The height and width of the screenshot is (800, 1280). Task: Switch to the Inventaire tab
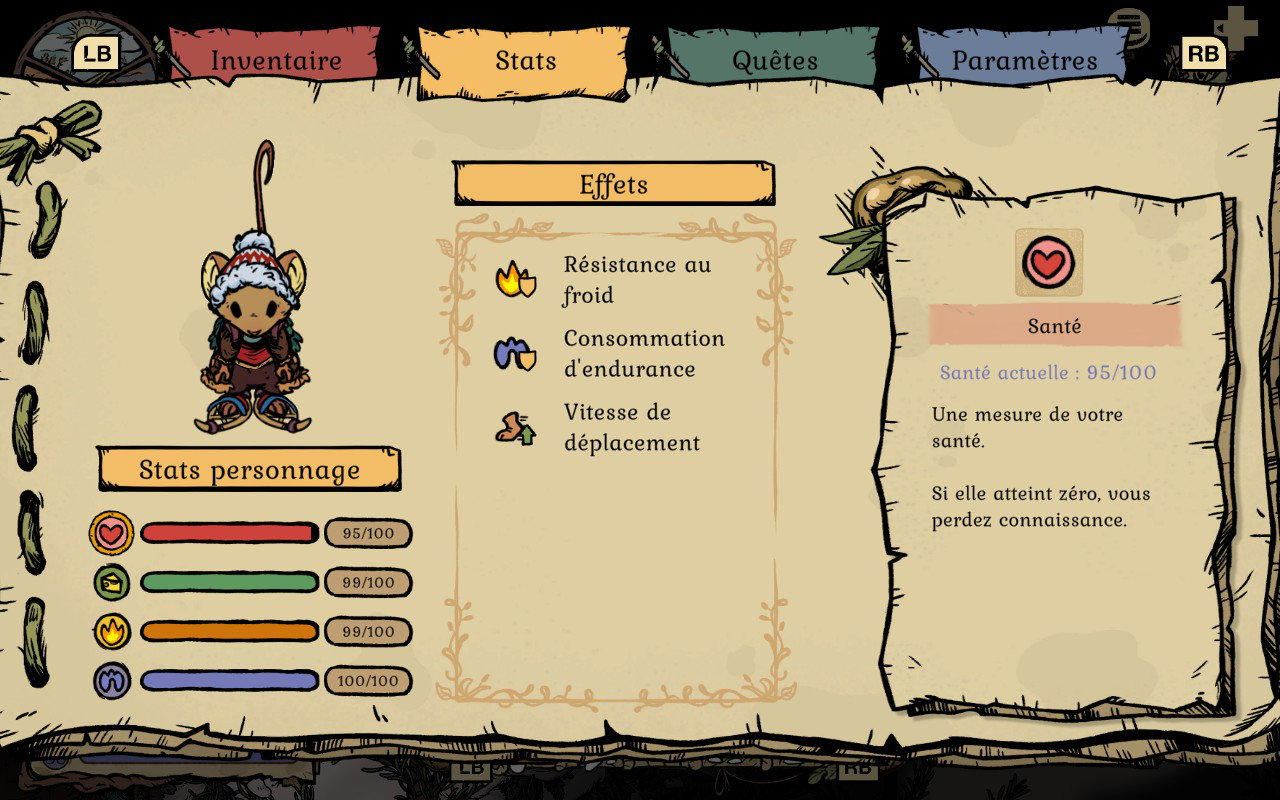[276, 60]
